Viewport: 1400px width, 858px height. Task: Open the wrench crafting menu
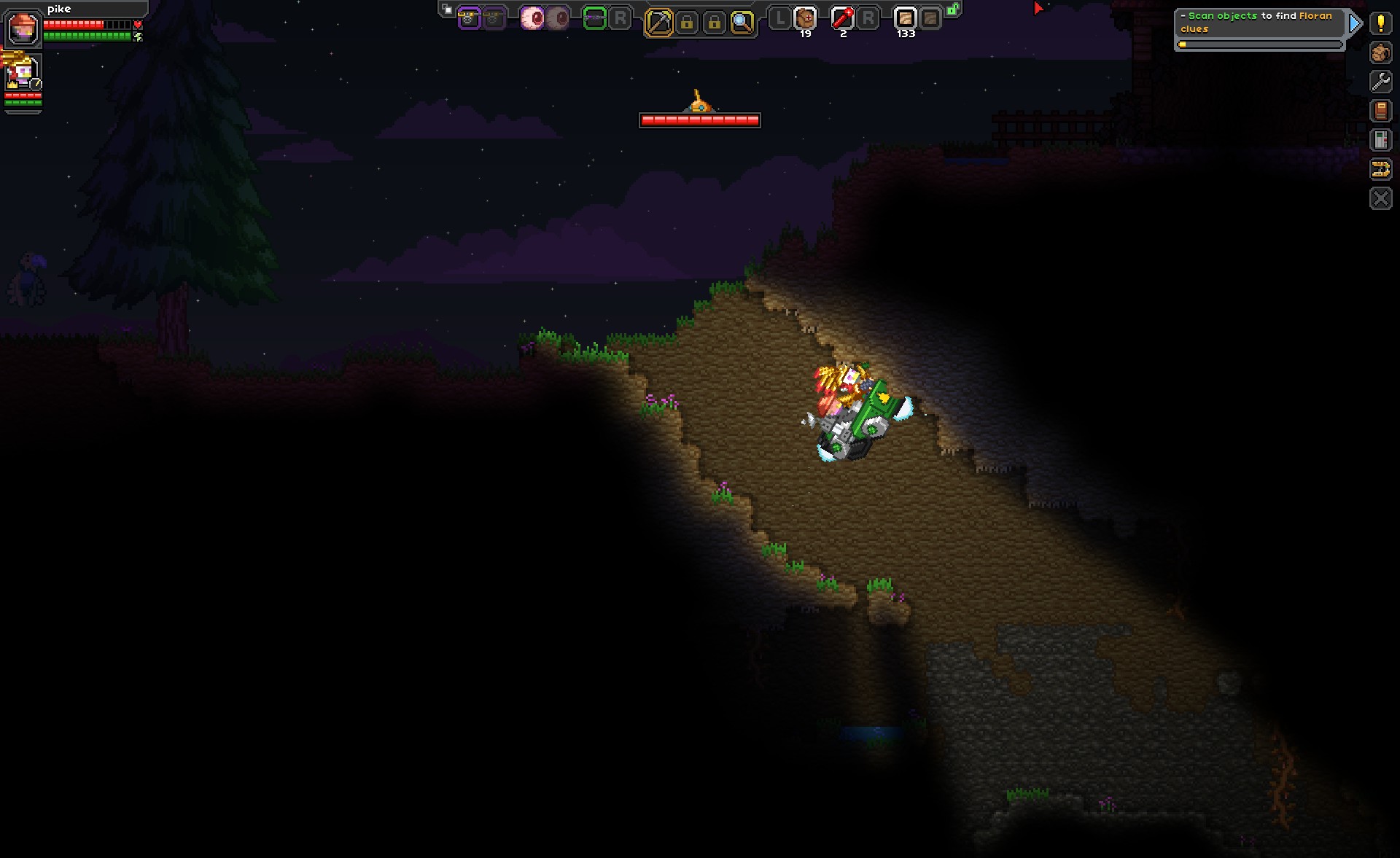(x=1380, y=82)
